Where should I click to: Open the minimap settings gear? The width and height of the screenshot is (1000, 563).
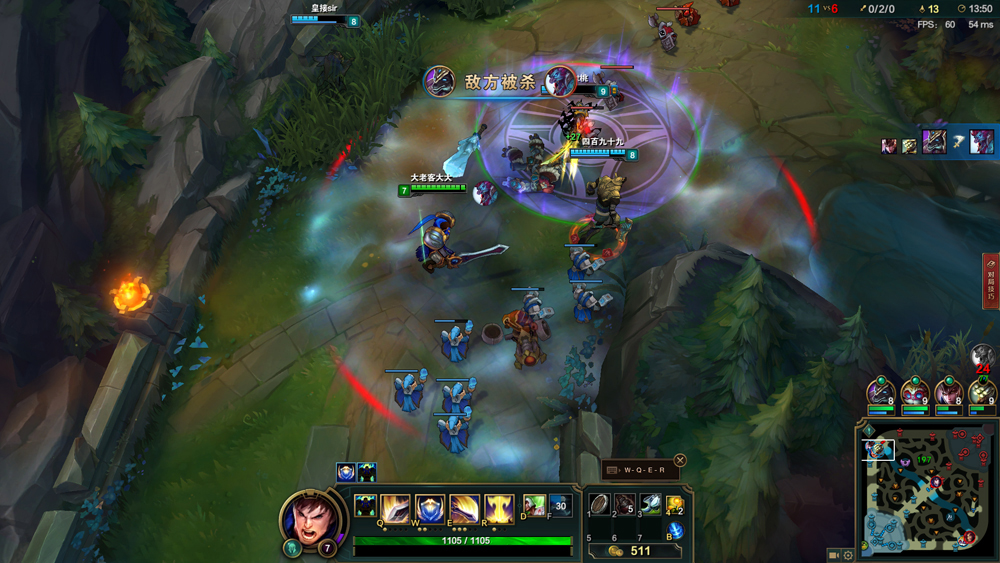click(849, 555)
